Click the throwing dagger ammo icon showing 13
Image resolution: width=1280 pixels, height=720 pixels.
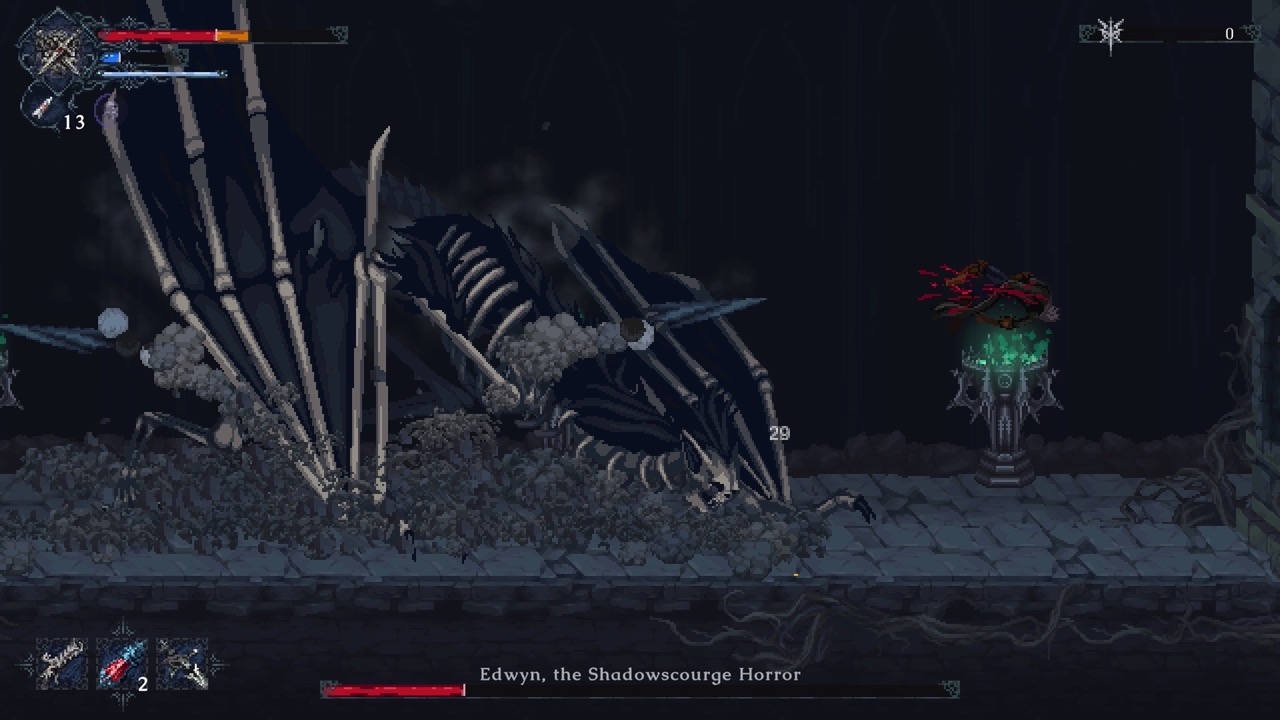coord(42,106)
